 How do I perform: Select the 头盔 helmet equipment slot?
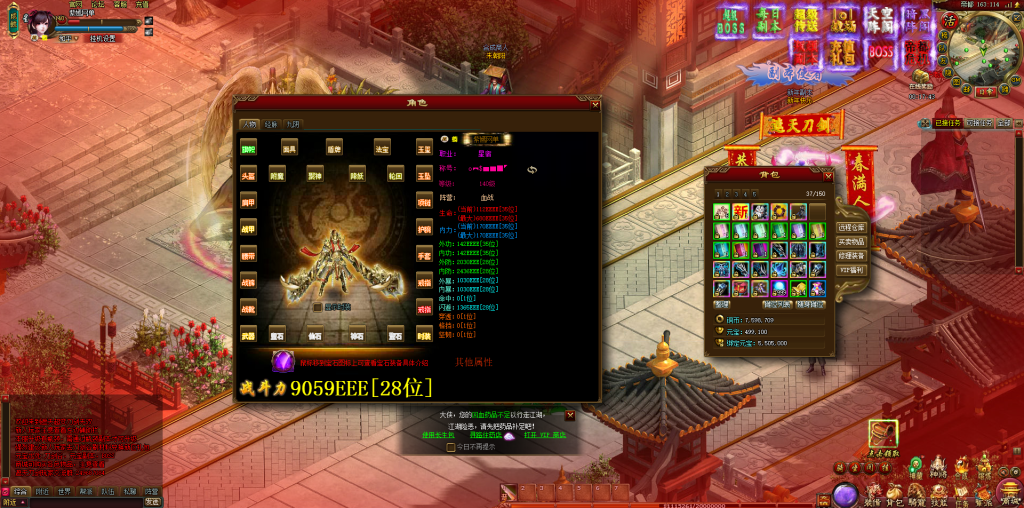pyautogui.click(x=249, y=175)
